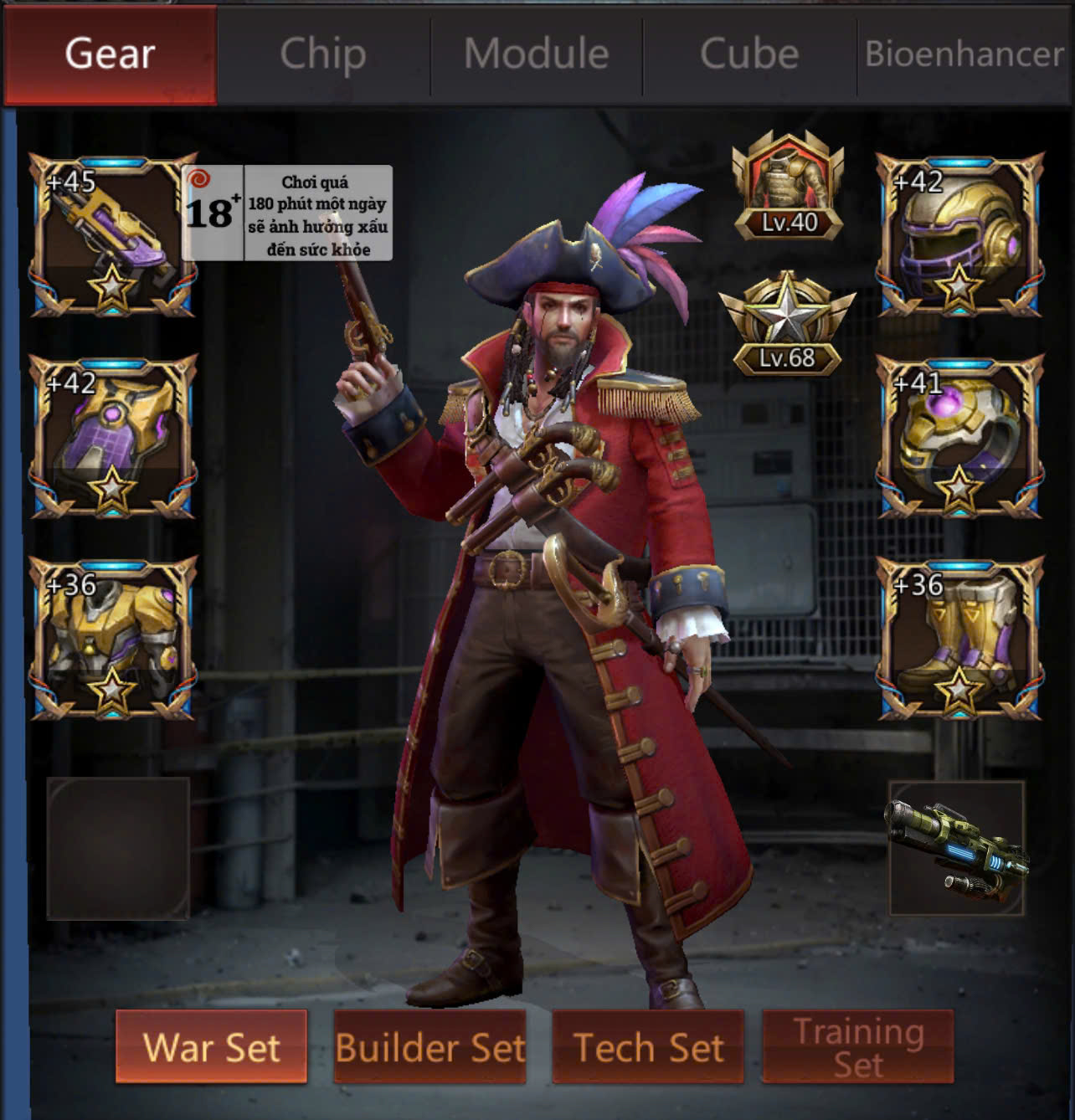The height and width of the screenshot is (1120, 1075).
Task: Select the Training Set button
Action: tap(858, 1046)
